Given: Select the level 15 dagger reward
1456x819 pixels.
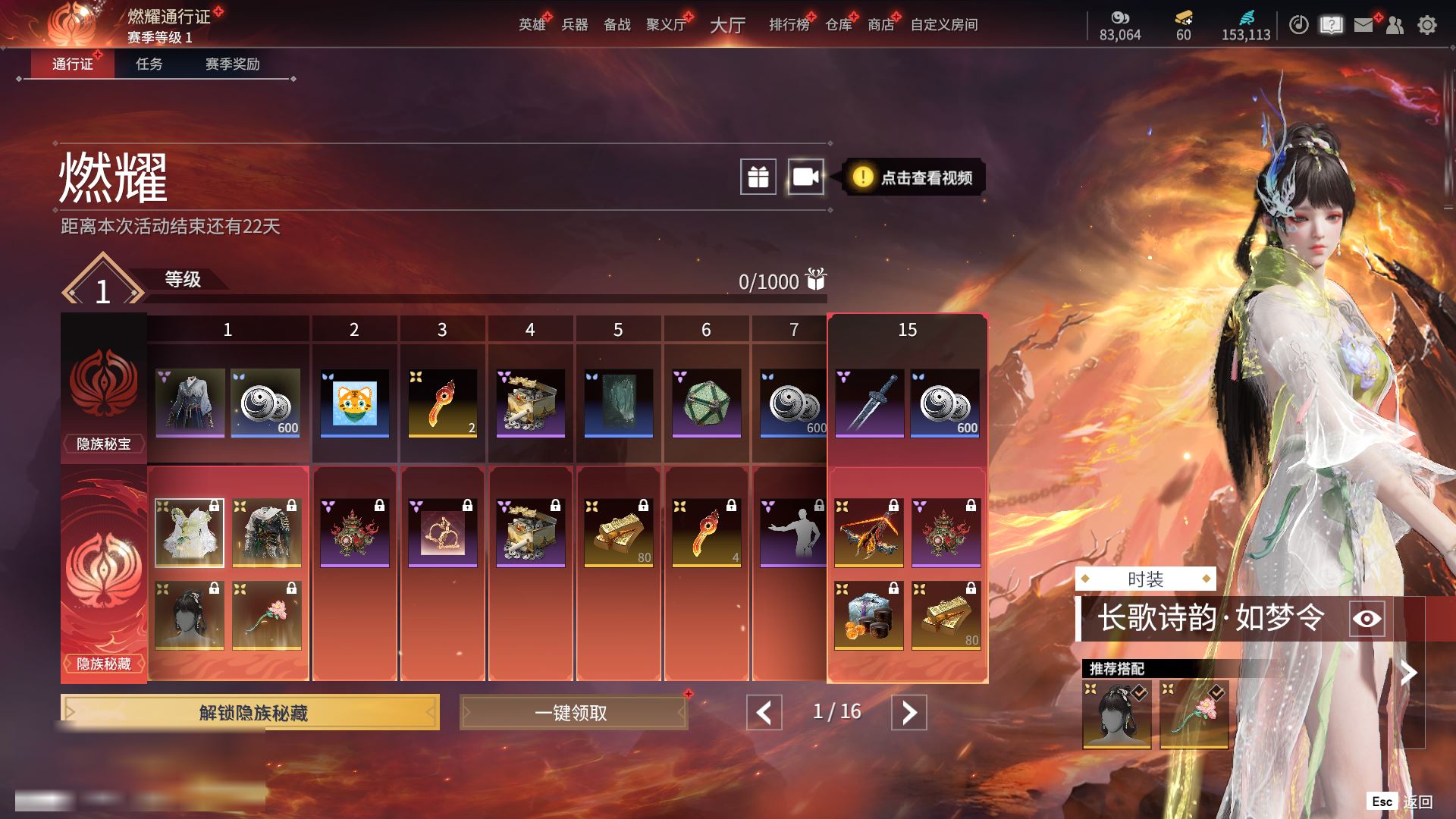Looking at the screenshot, I should coord(869,403).
